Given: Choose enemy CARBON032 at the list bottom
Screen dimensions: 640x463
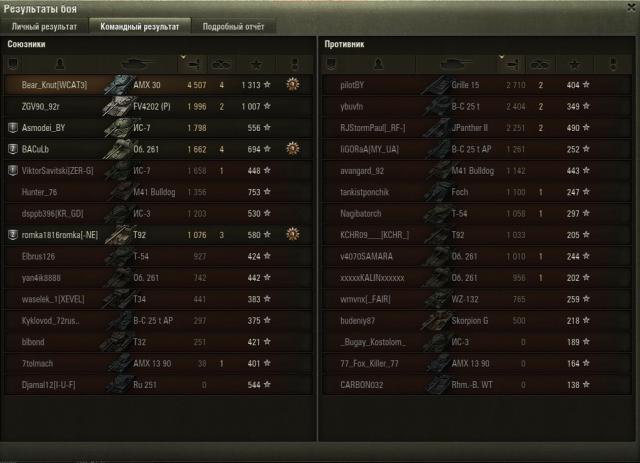Looking at the screenshot, I should (x=363, y=384).
